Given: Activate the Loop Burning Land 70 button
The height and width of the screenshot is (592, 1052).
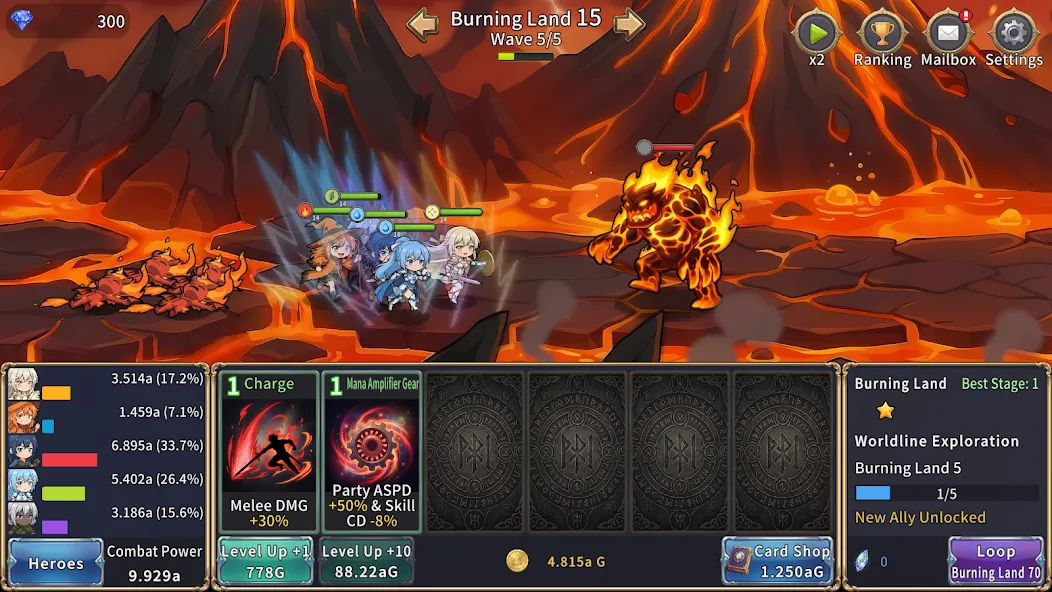Looking at the screenshot, I should coord(995,561).
